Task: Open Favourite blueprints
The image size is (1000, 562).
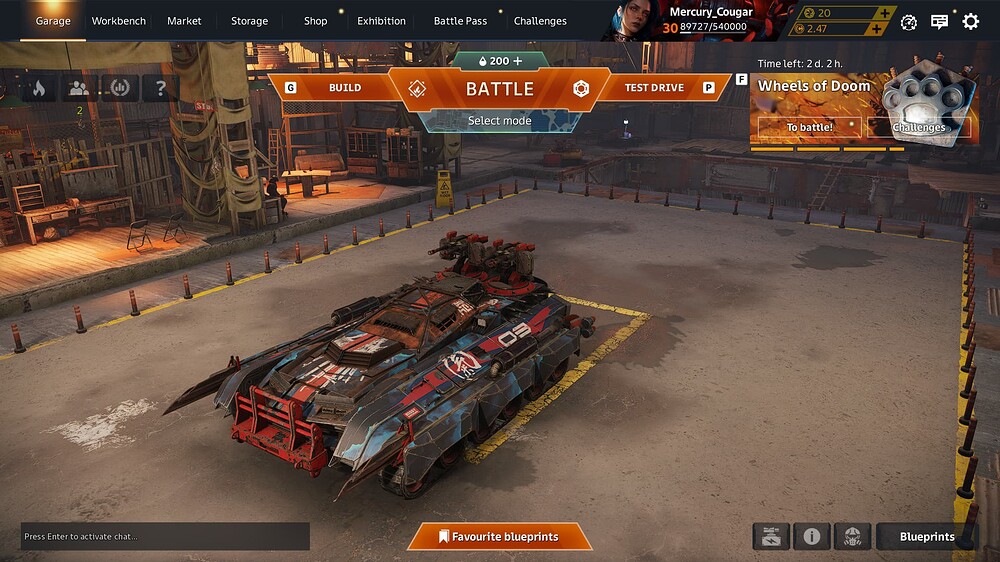Action: pyautogui.click(x=499, y=537)
